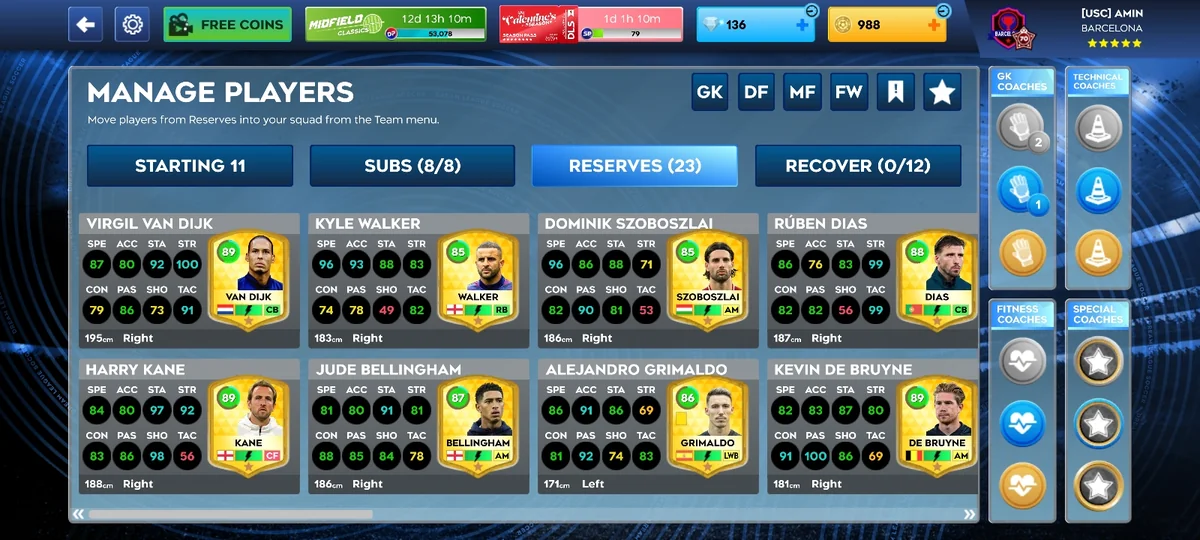Pick Jude Bellingham's player card

click(418, 426)
